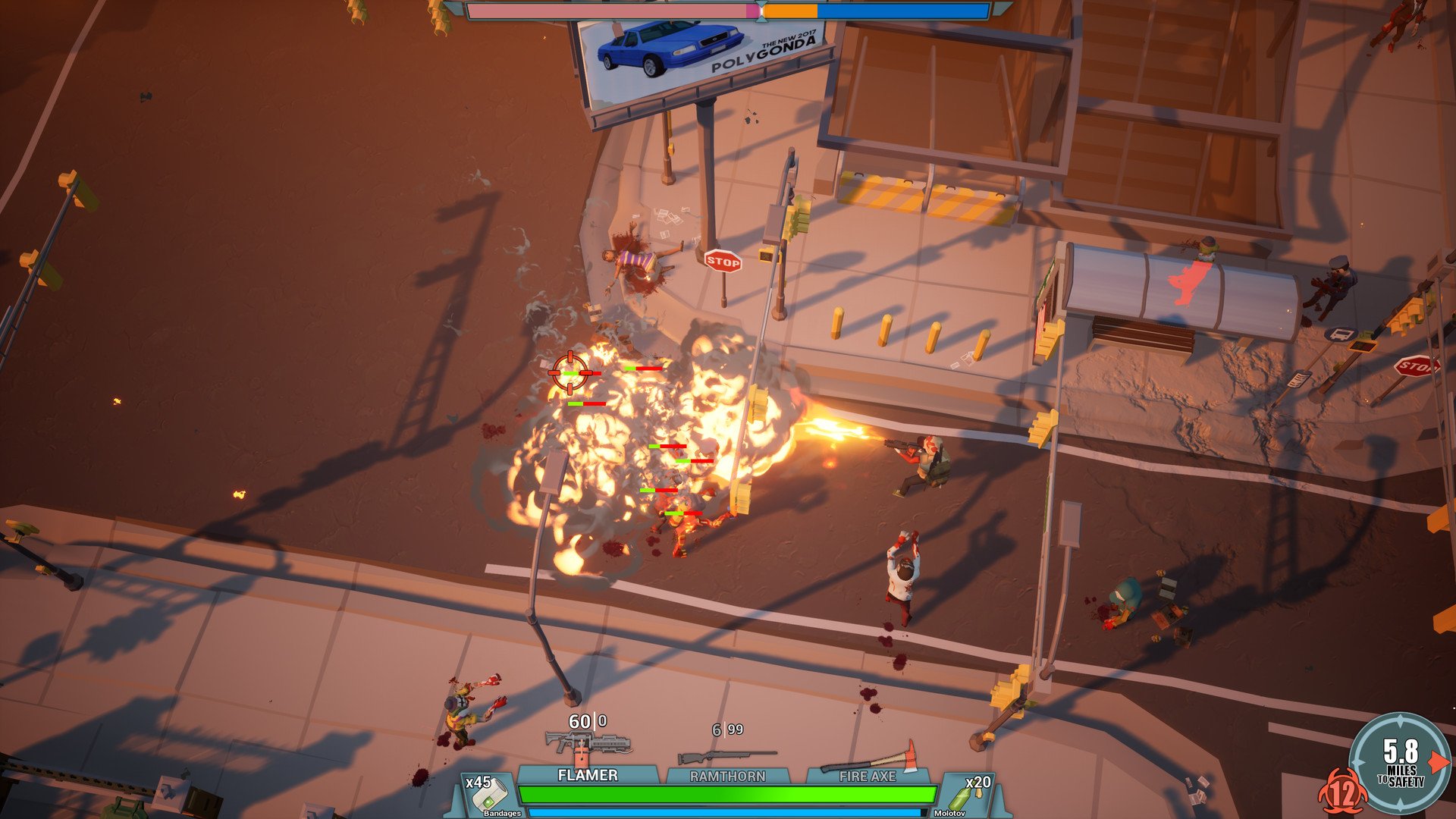1456x819 pixels.
Task: Select the Flamer weapon slot
Action: click(x=588, y=774)
